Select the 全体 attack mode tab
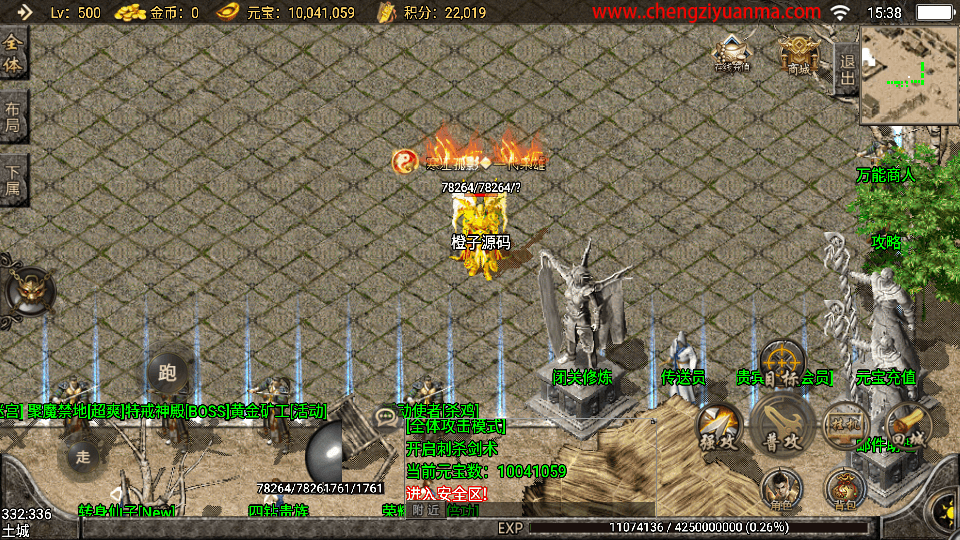Screen dimensions: 960x540 click(13, 54)
